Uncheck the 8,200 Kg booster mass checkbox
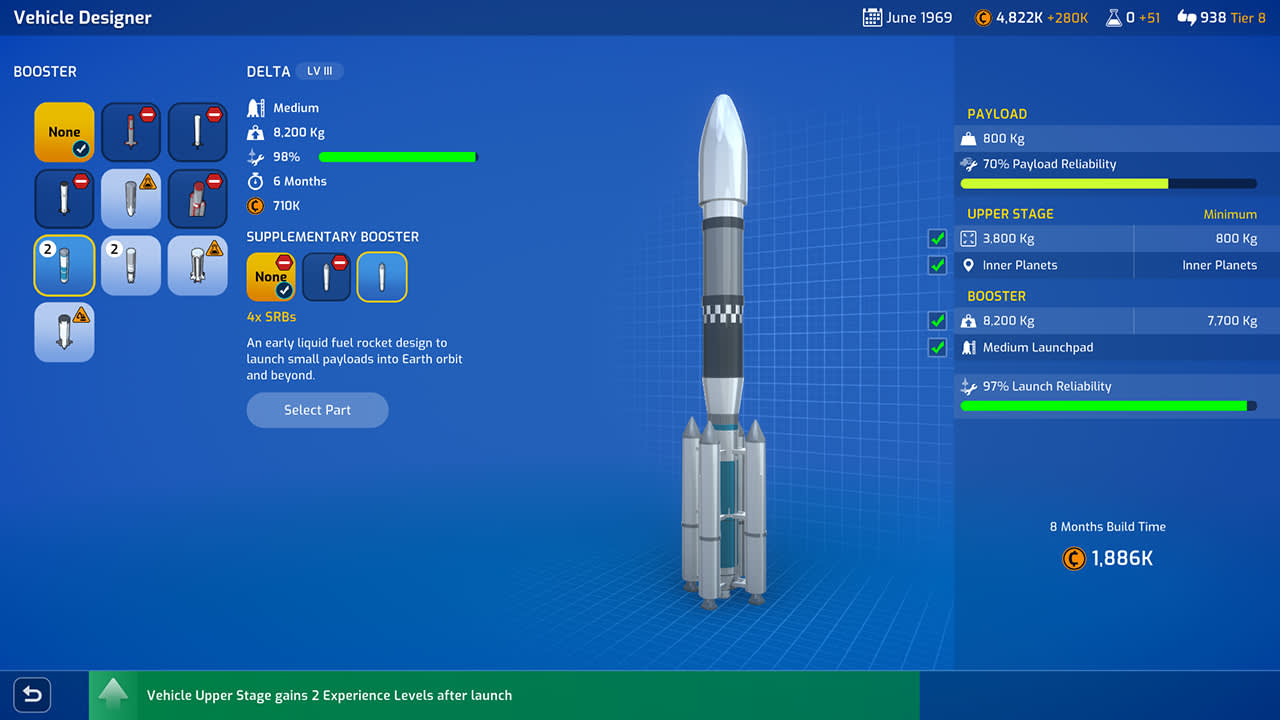 (x=937, y=320)
